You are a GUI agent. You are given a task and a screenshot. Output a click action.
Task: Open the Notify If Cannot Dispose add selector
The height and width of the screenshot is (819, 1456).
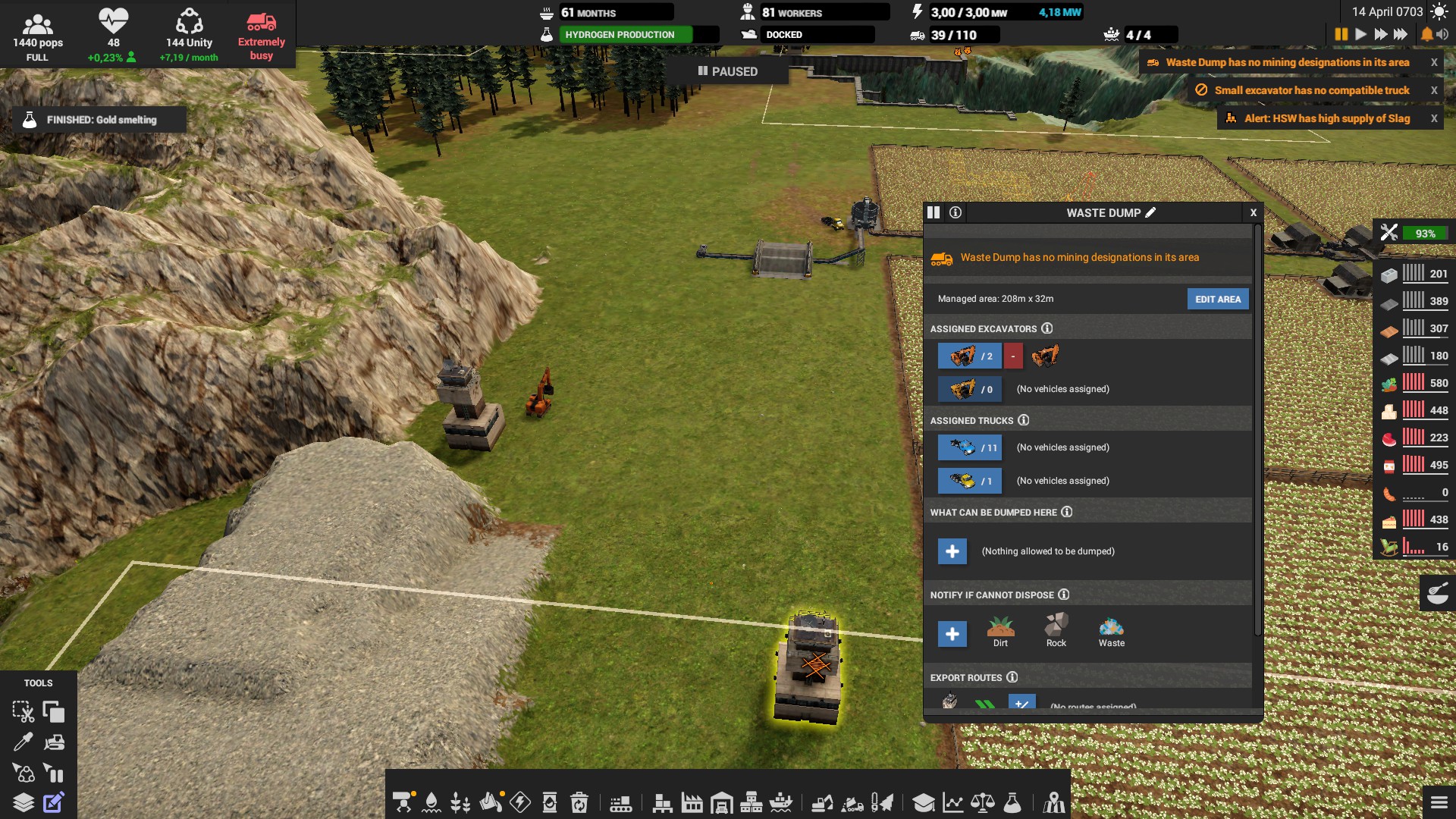952,634
